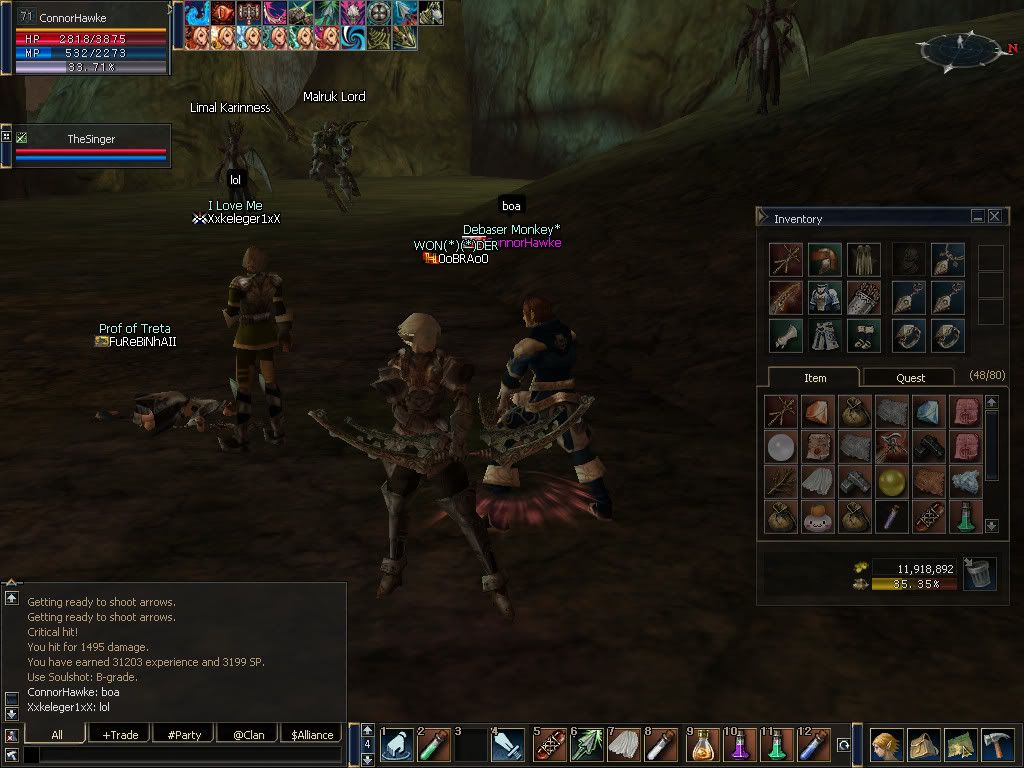Switch to the Quest tab
The width and height of the screenshot is (1024, 768).
910,378
